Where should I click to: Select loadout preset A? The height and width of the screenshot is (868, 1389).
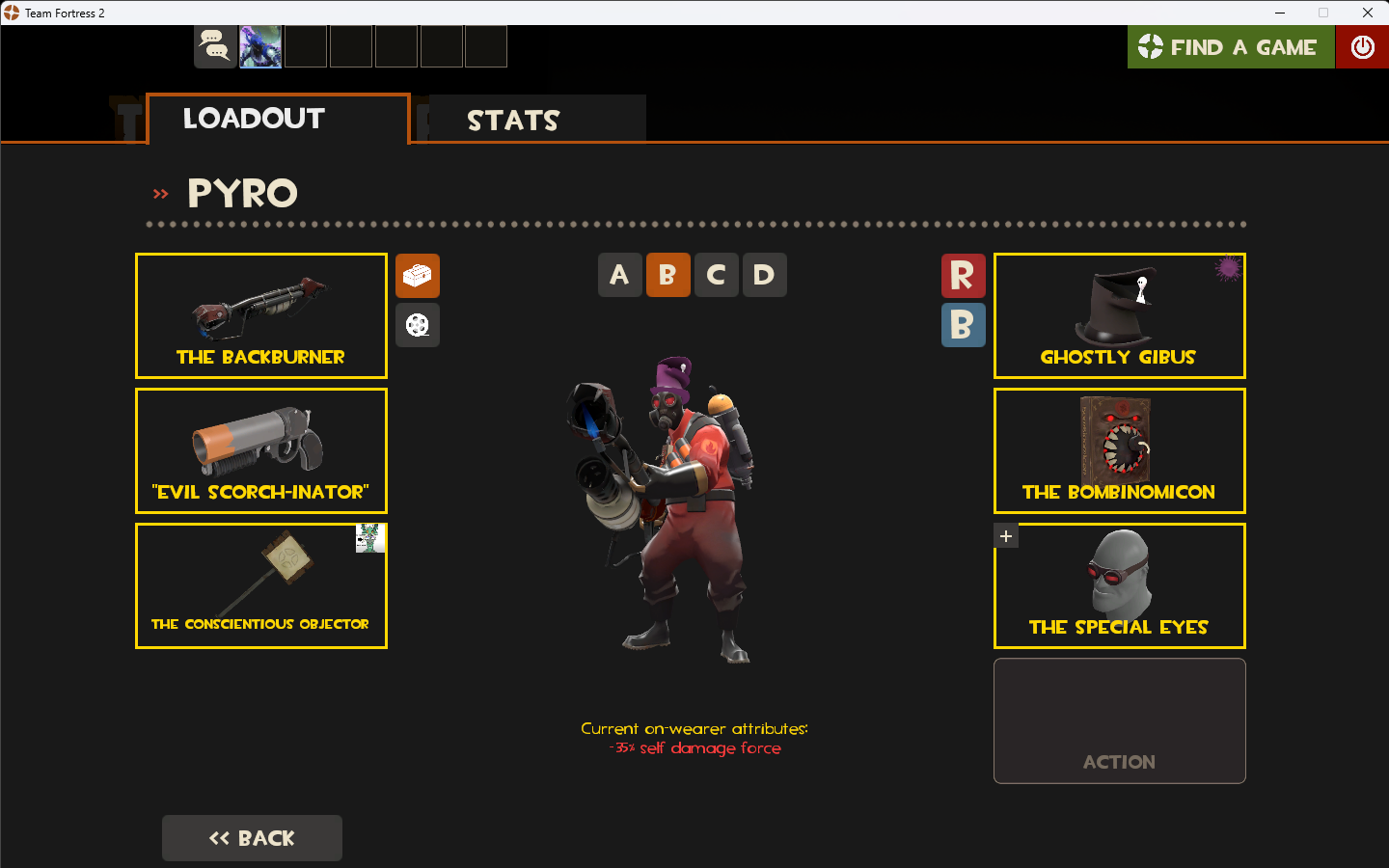click(x=619, y=275)
